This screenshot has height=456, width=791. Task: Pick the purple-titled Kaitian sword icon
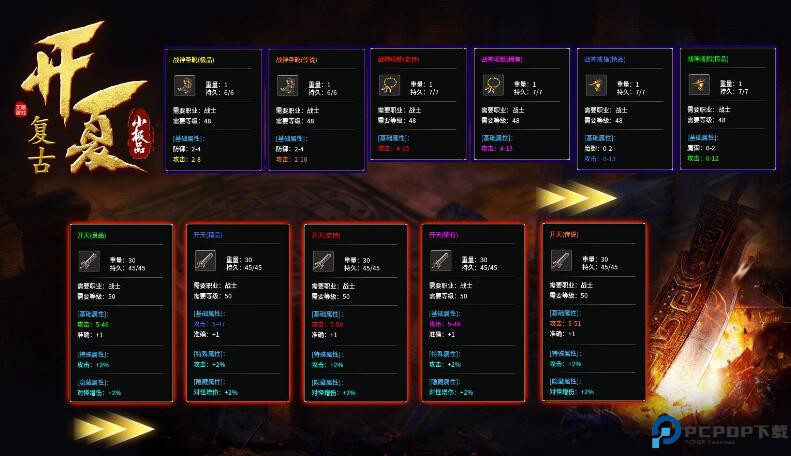pos(440,262)
